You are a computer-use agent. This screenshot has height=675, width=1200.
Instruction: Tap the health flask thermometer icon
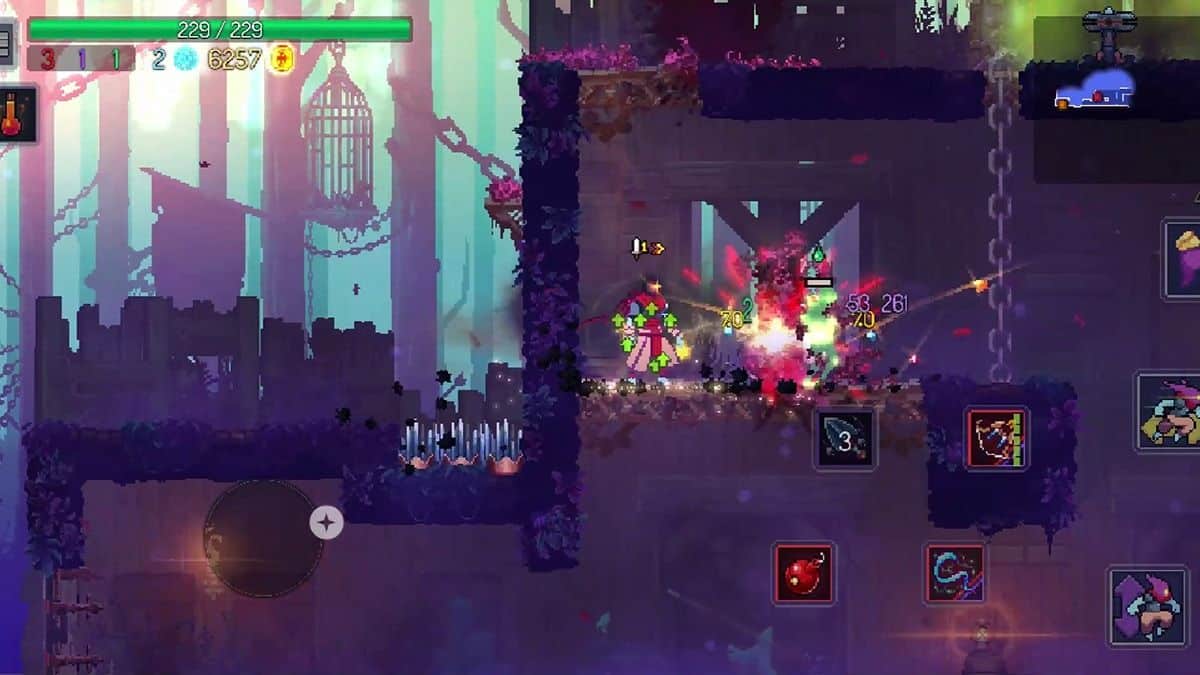[16, 113]
